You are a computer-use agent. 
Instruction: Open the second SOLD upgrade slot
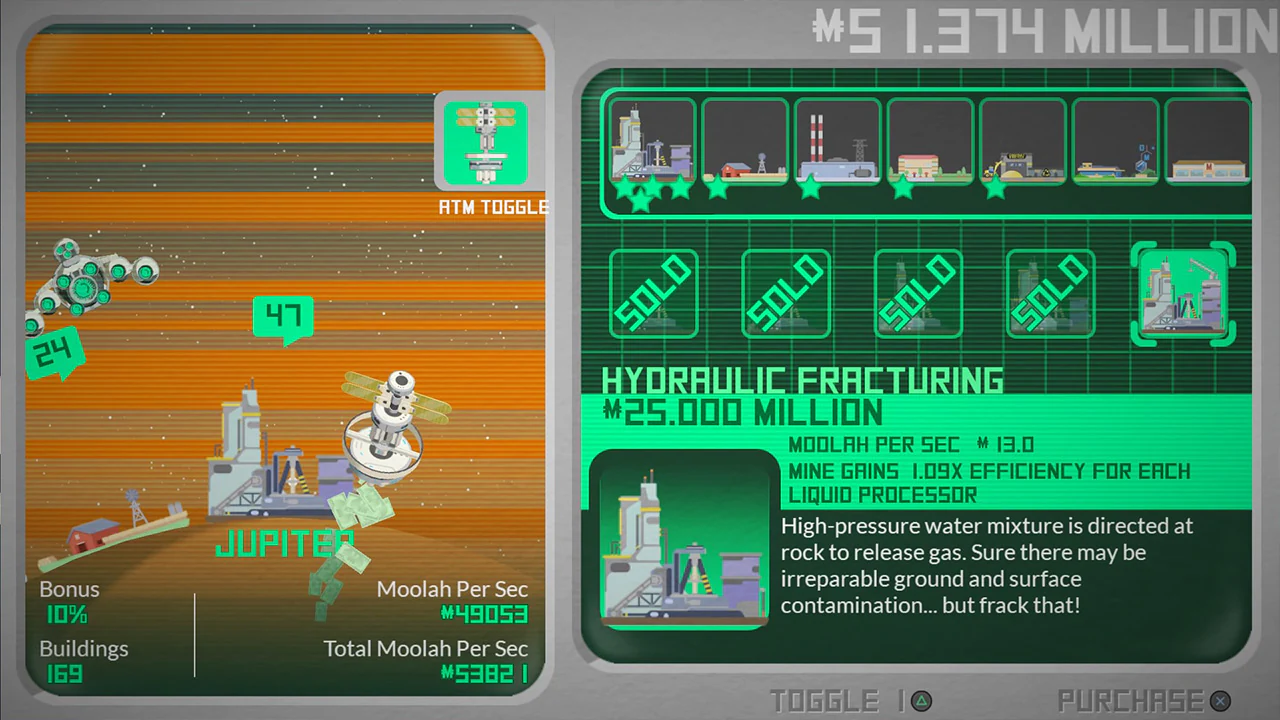click(x=786, y=293)
